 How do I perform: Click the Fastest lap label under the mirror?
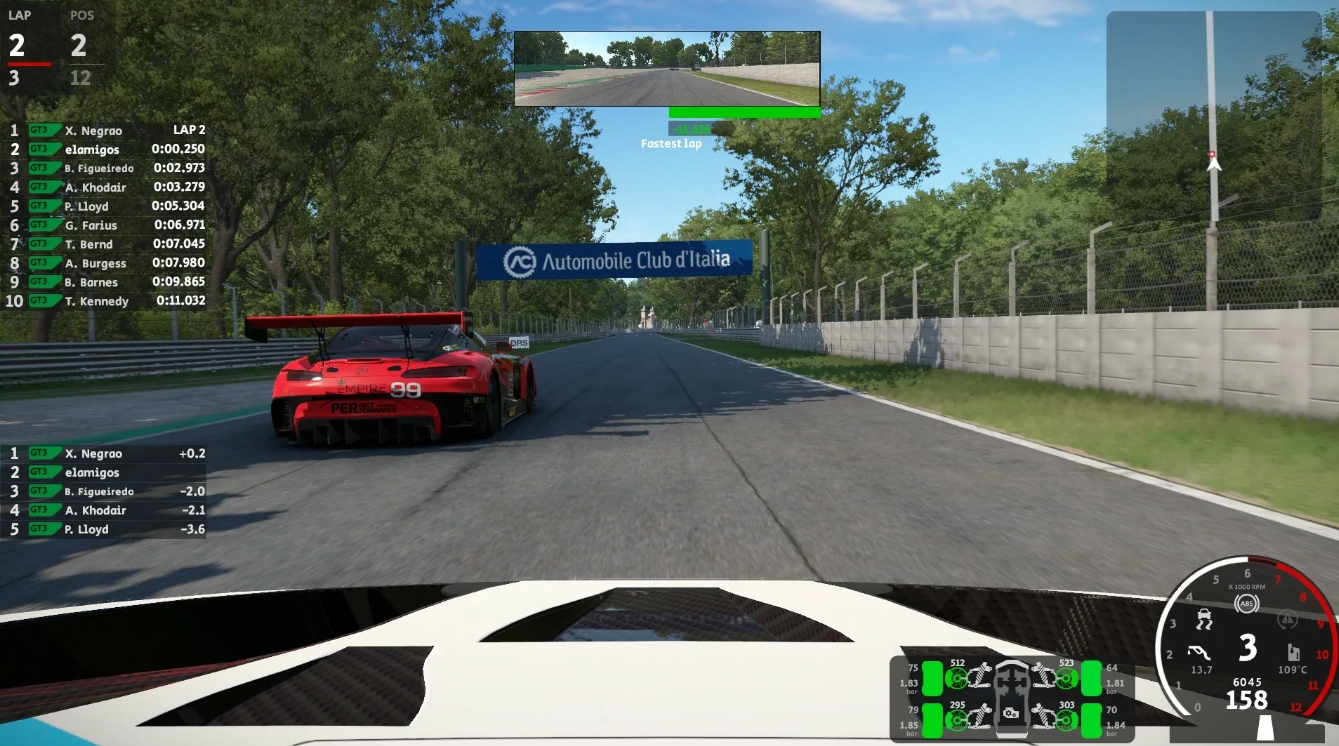tap(671, 143)
